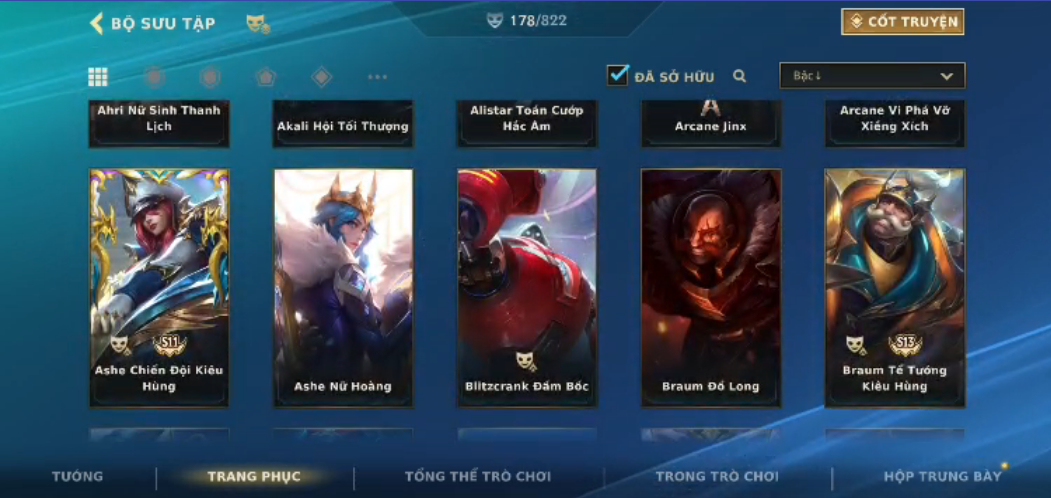This screenshot has height=498, width=1051.
Task: Open the Arcane Jinx skin card
Action: pyautogui.click(x=711, y=124)
